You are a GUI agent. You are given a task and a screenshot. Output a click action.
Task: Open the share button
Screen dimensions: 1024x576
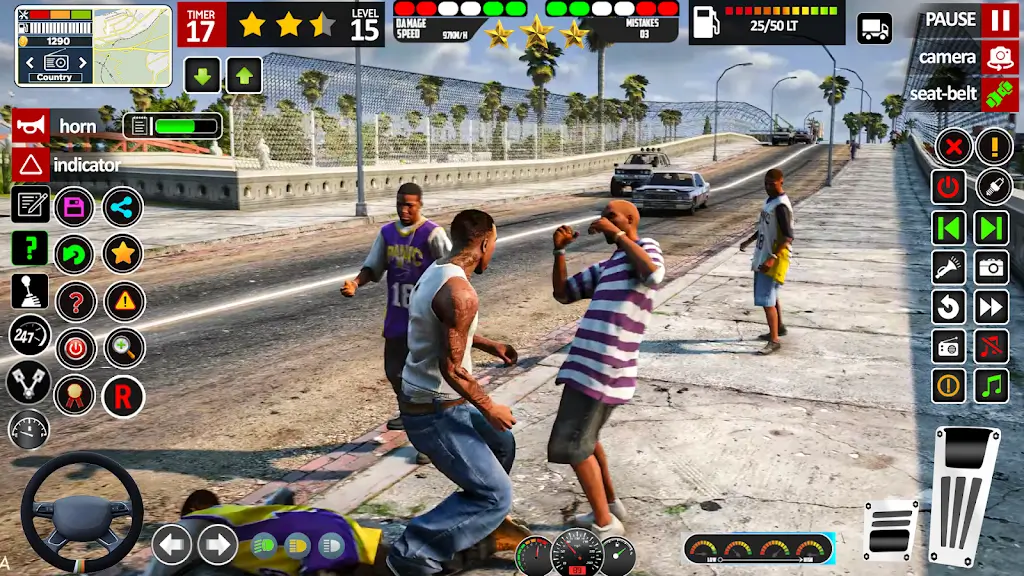coord(123,207)
